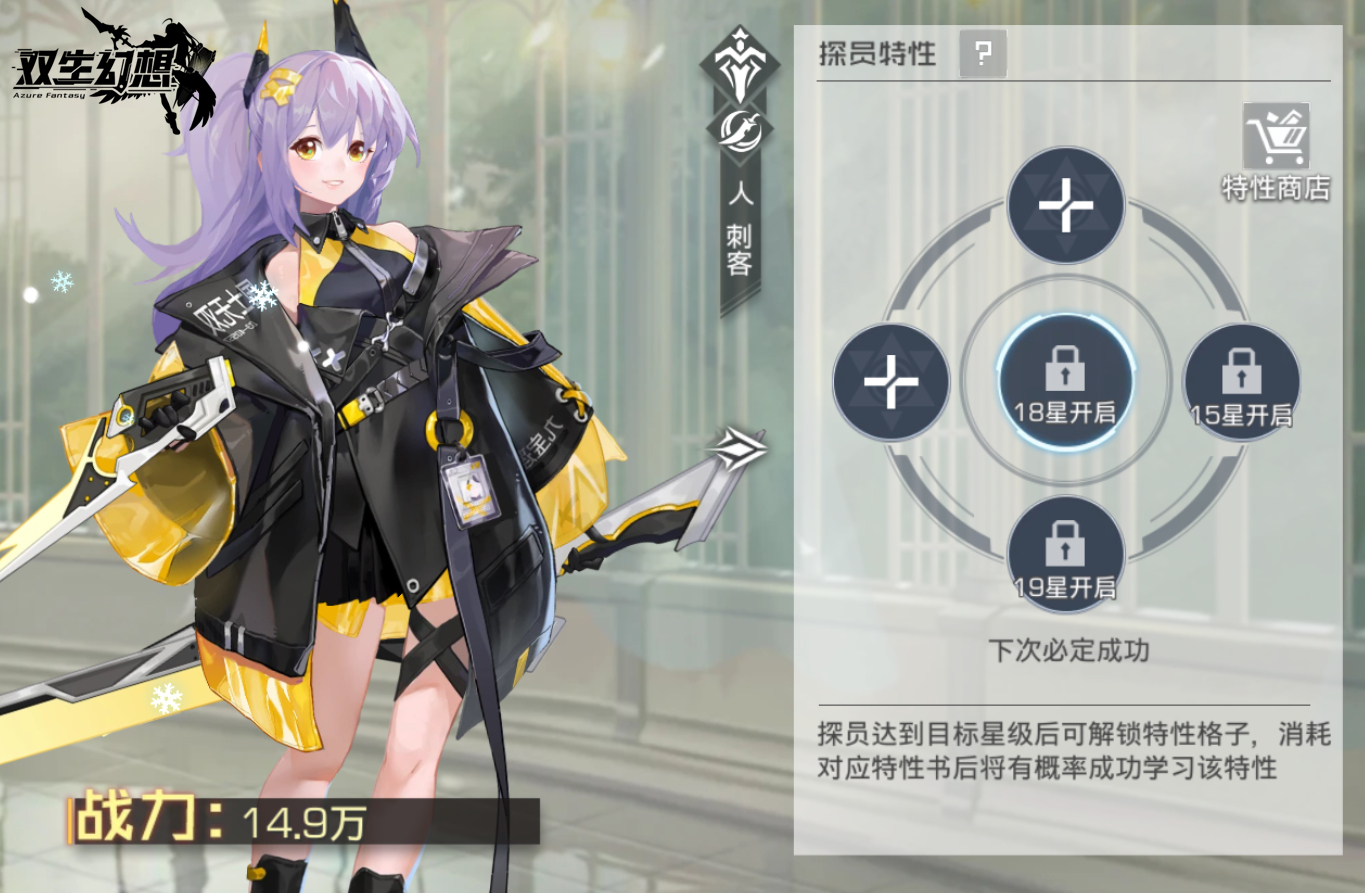Toggle the locked 19星开启 trait slot
The width and height of the screenshot is (1365, 893).
[x=1066, y=552]
